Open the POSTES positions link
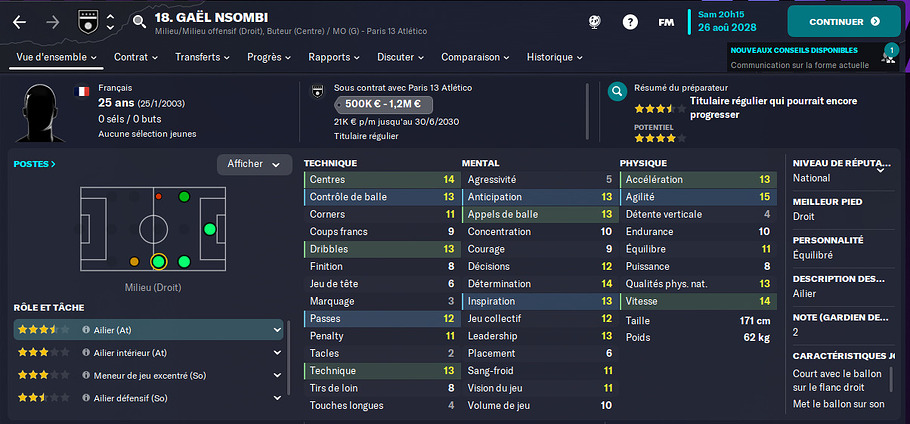This screenshot has height=424, width=910. 35,163
